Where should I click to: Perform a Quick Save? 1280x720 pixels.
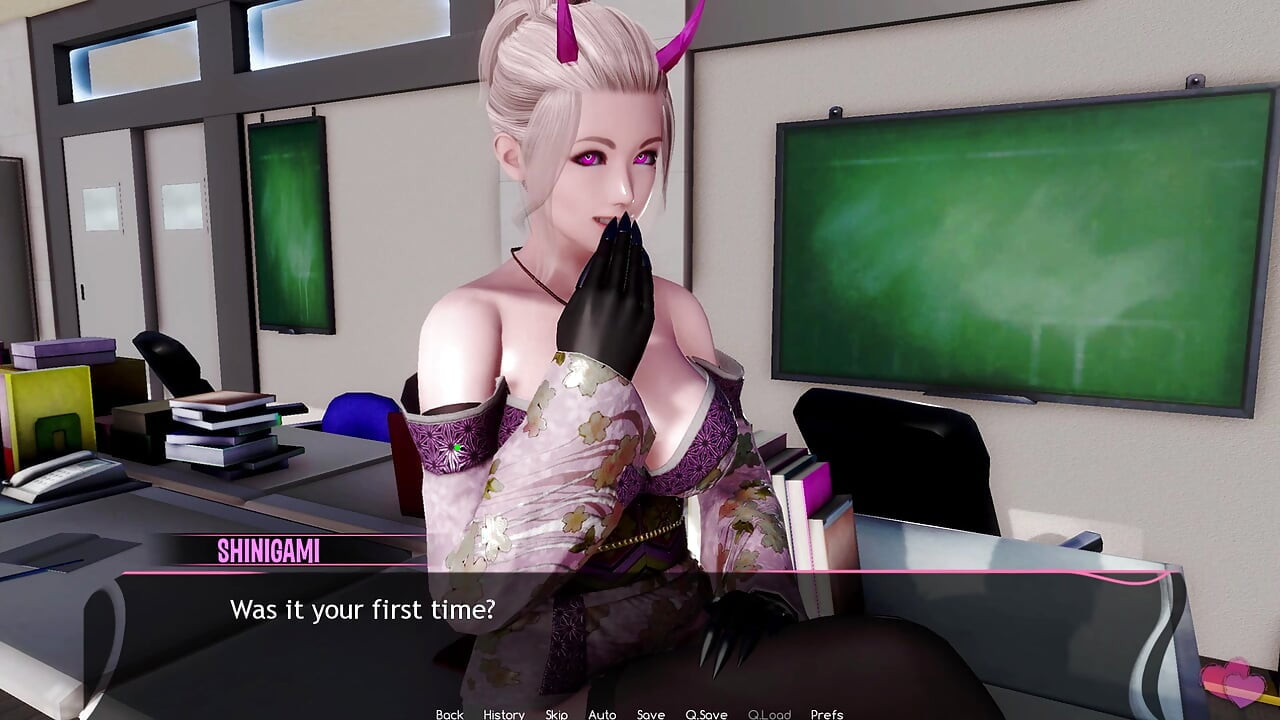(x=706, y=715)
